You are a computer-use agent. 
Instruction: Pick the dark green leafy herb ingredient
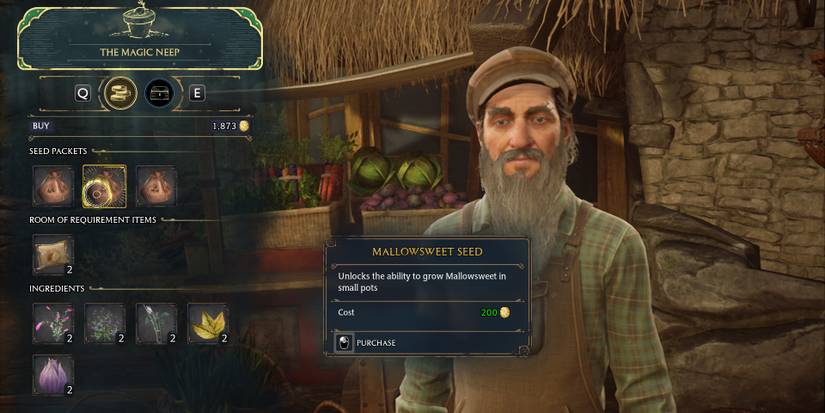pyautogui.click(x=104, y=322)
